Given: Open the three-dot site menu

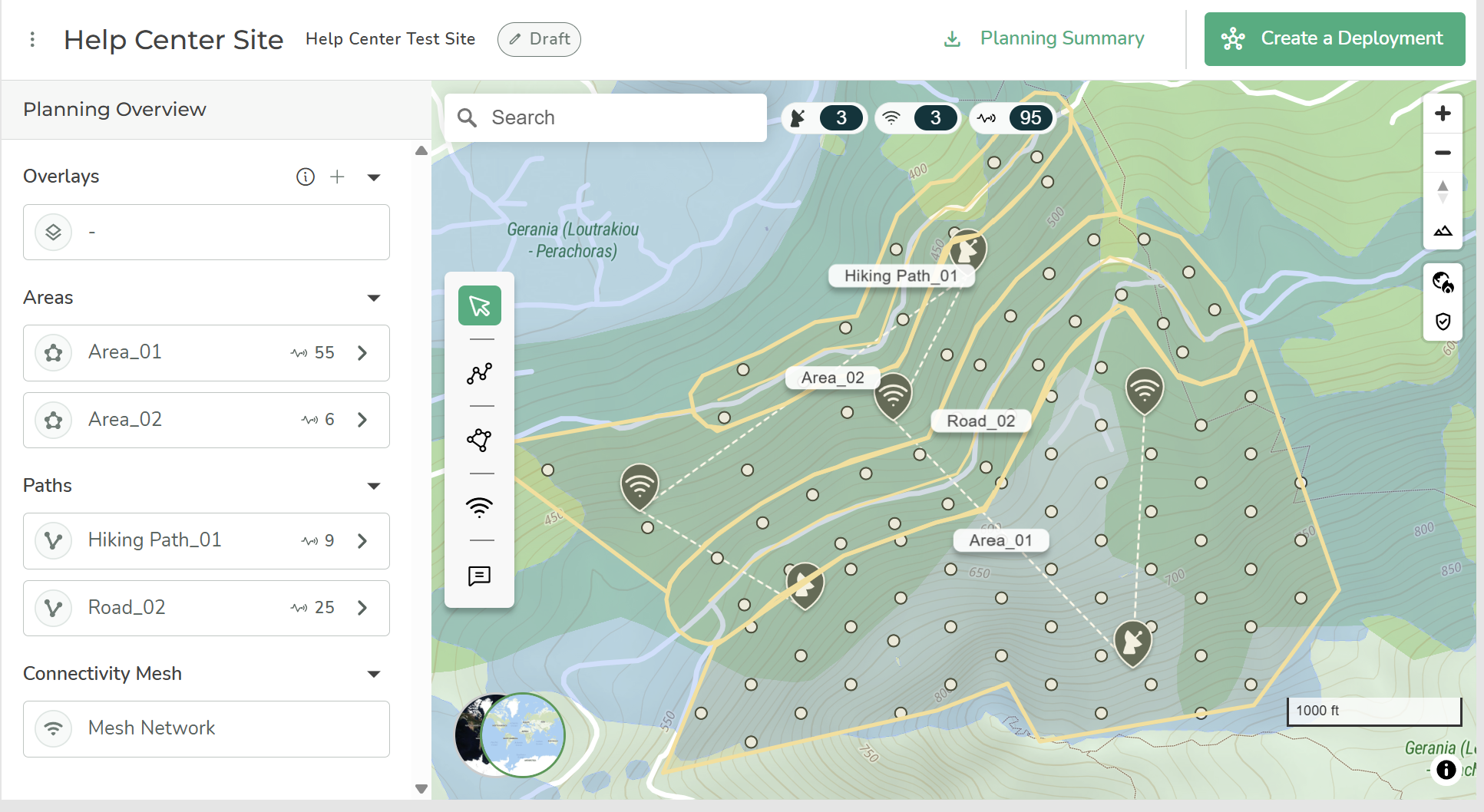Looking at the screenshot, I should (x=32, y=39).
